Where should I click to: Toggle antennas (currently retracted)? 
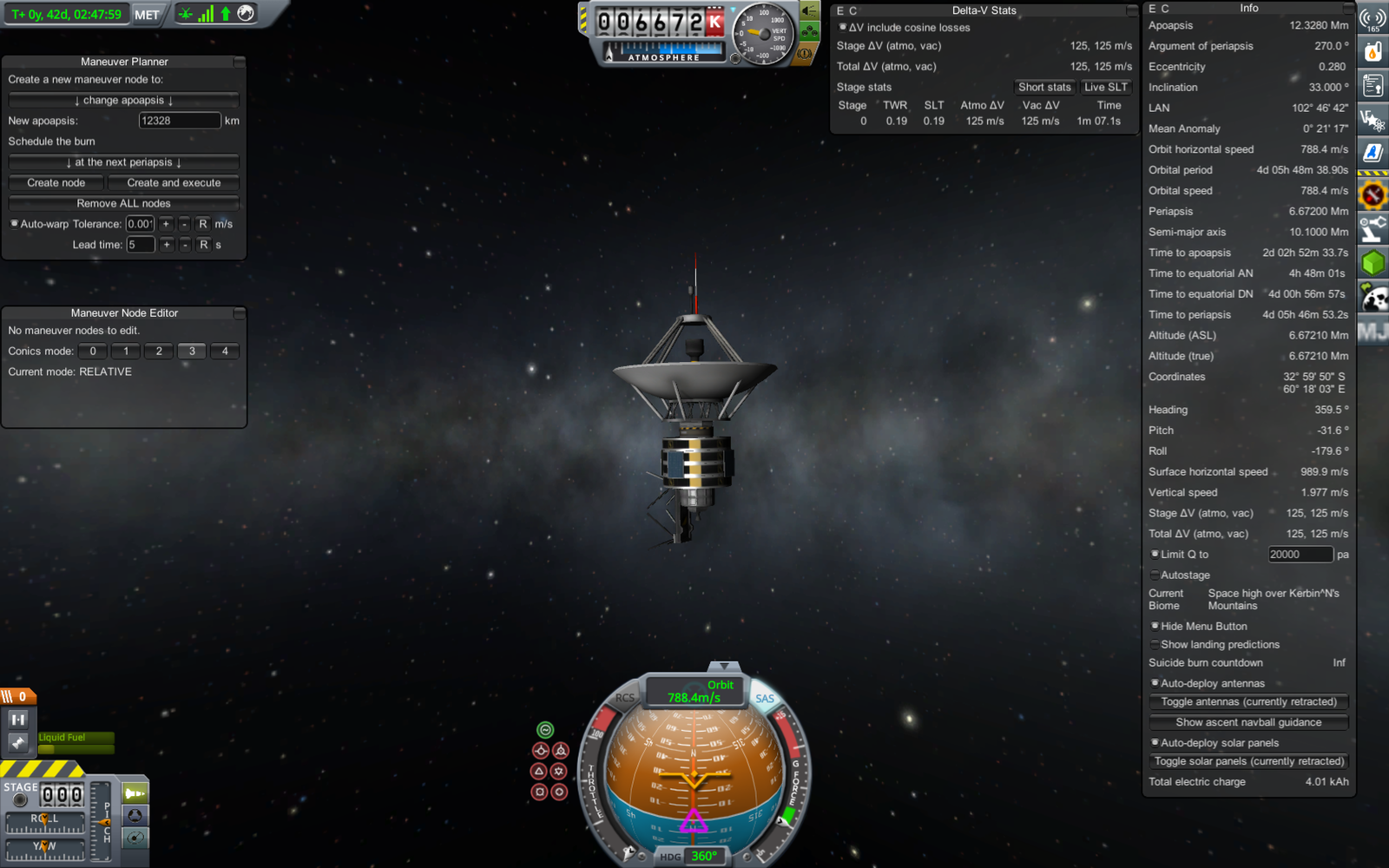pos(1248,702)
